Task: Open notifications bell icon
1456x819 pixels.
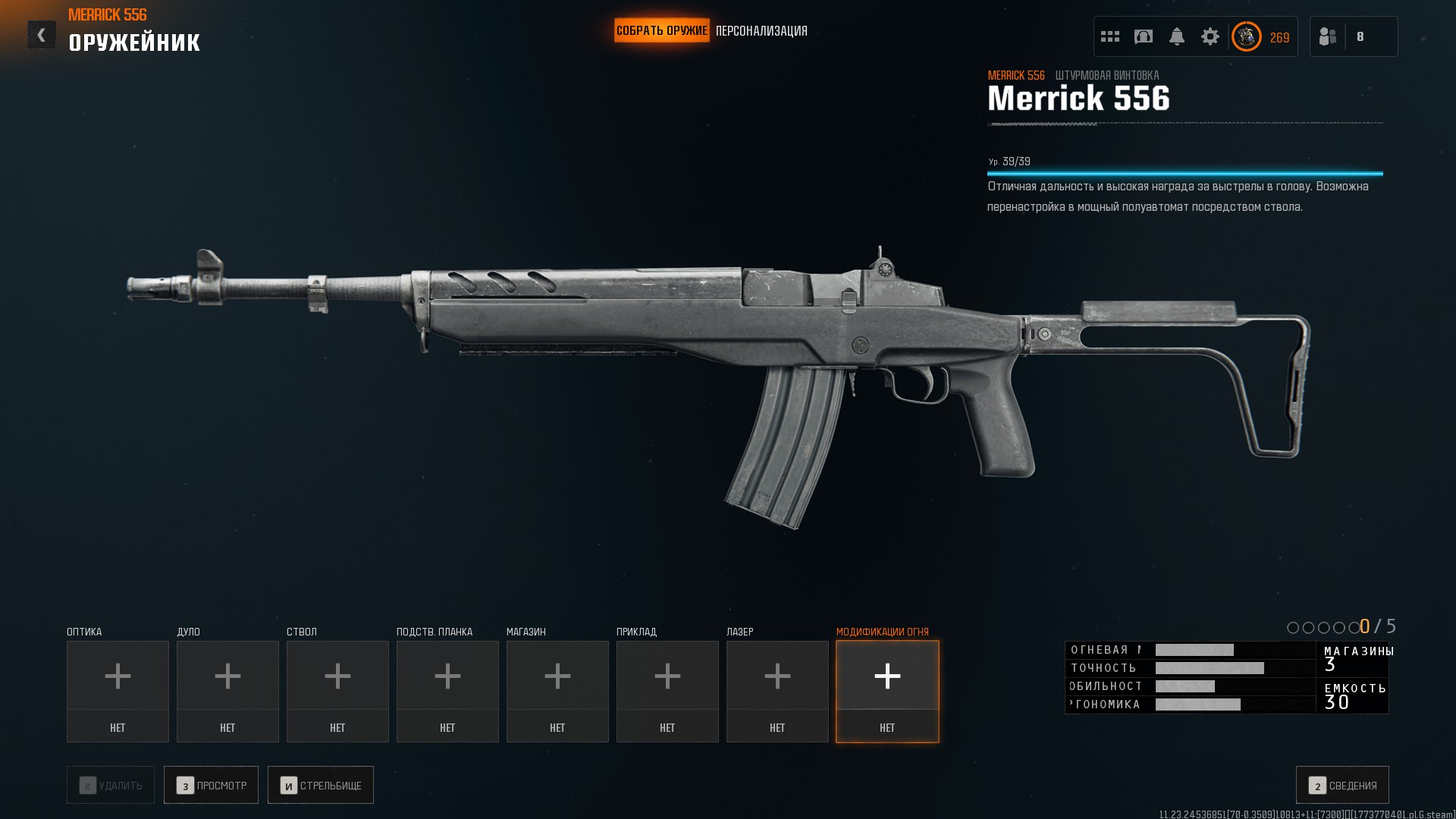Action: click(x=1177, y=36)
